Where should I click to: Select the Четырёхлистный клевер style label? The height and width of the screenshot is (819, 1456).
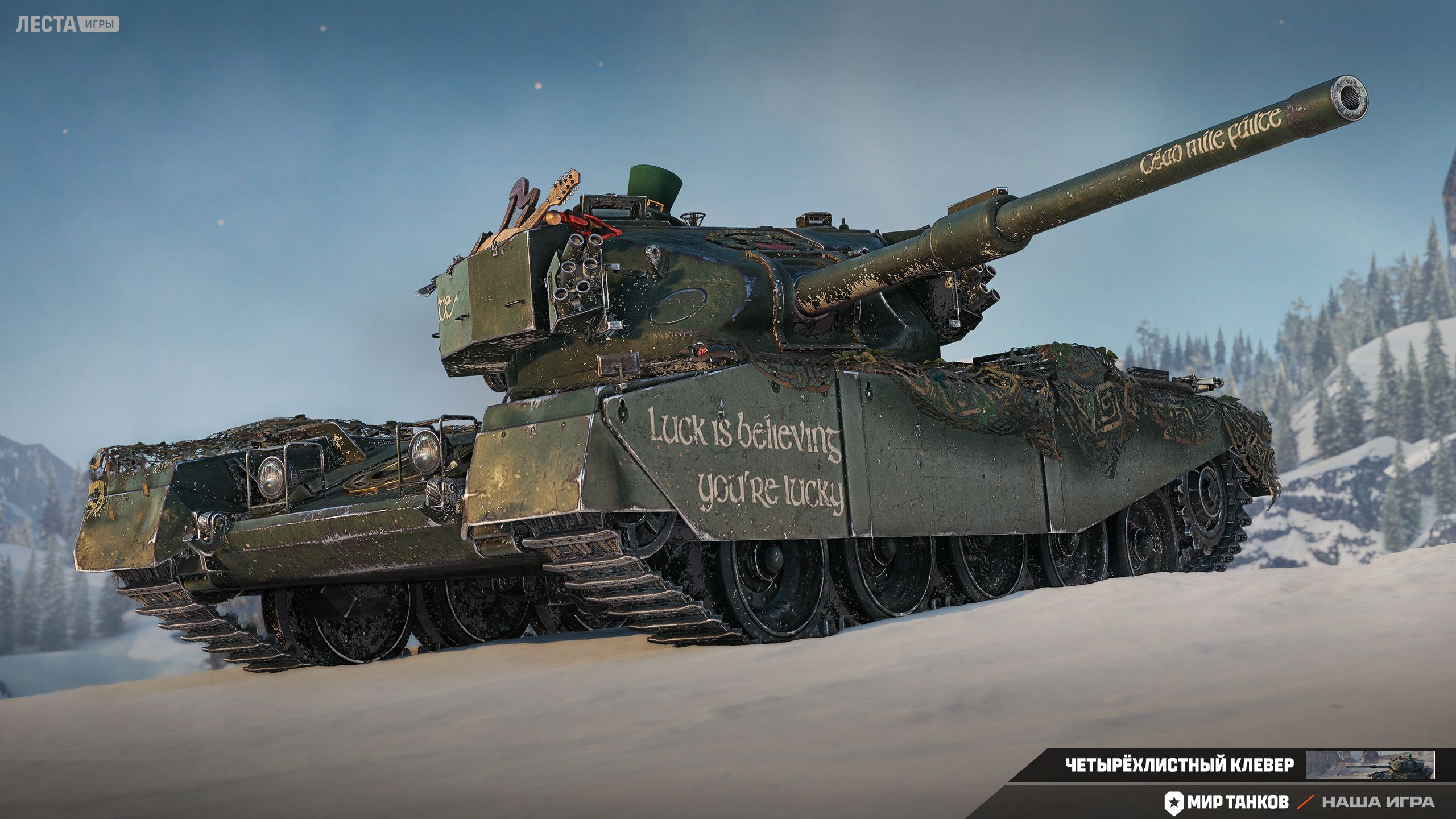pyautogui.click(x=1178, y=765)
